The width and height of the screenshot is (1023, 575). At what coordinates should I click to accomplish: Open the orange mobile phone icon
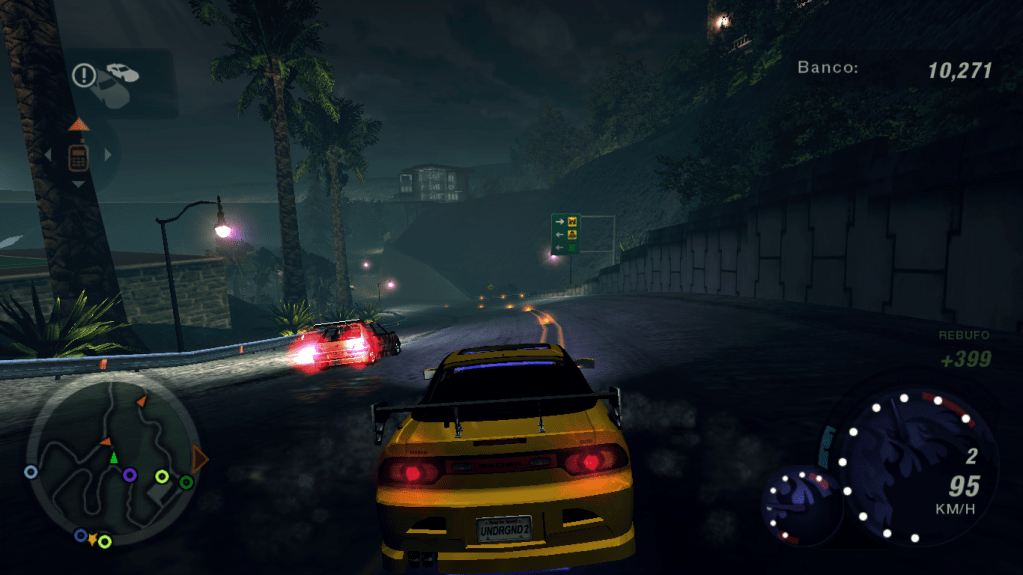coord(77,156)
